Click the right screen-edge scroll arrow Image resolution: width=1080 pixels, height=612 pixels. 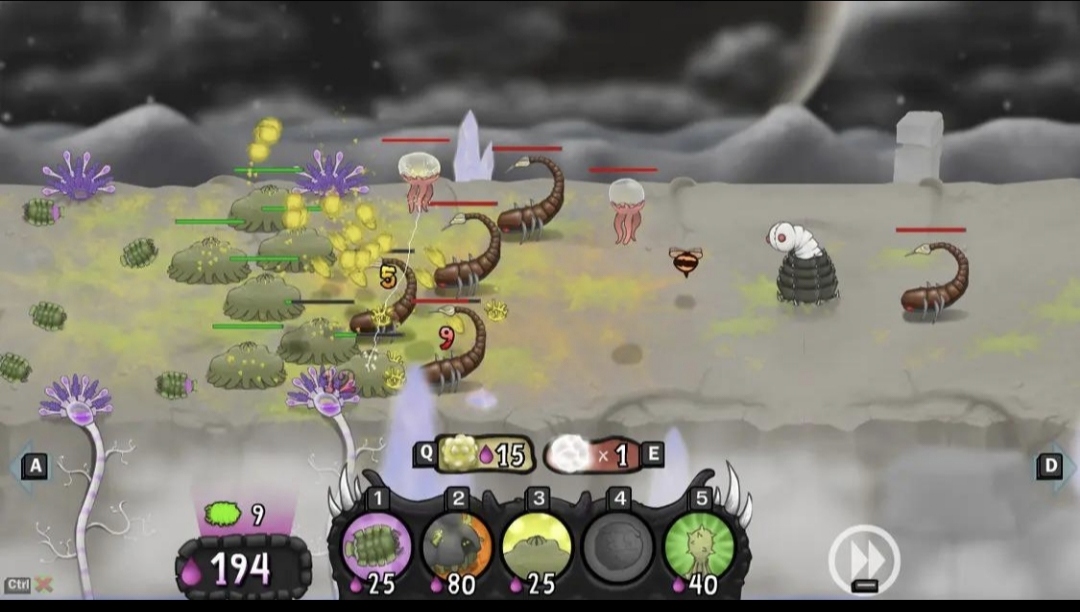[x=1053, y=466]
